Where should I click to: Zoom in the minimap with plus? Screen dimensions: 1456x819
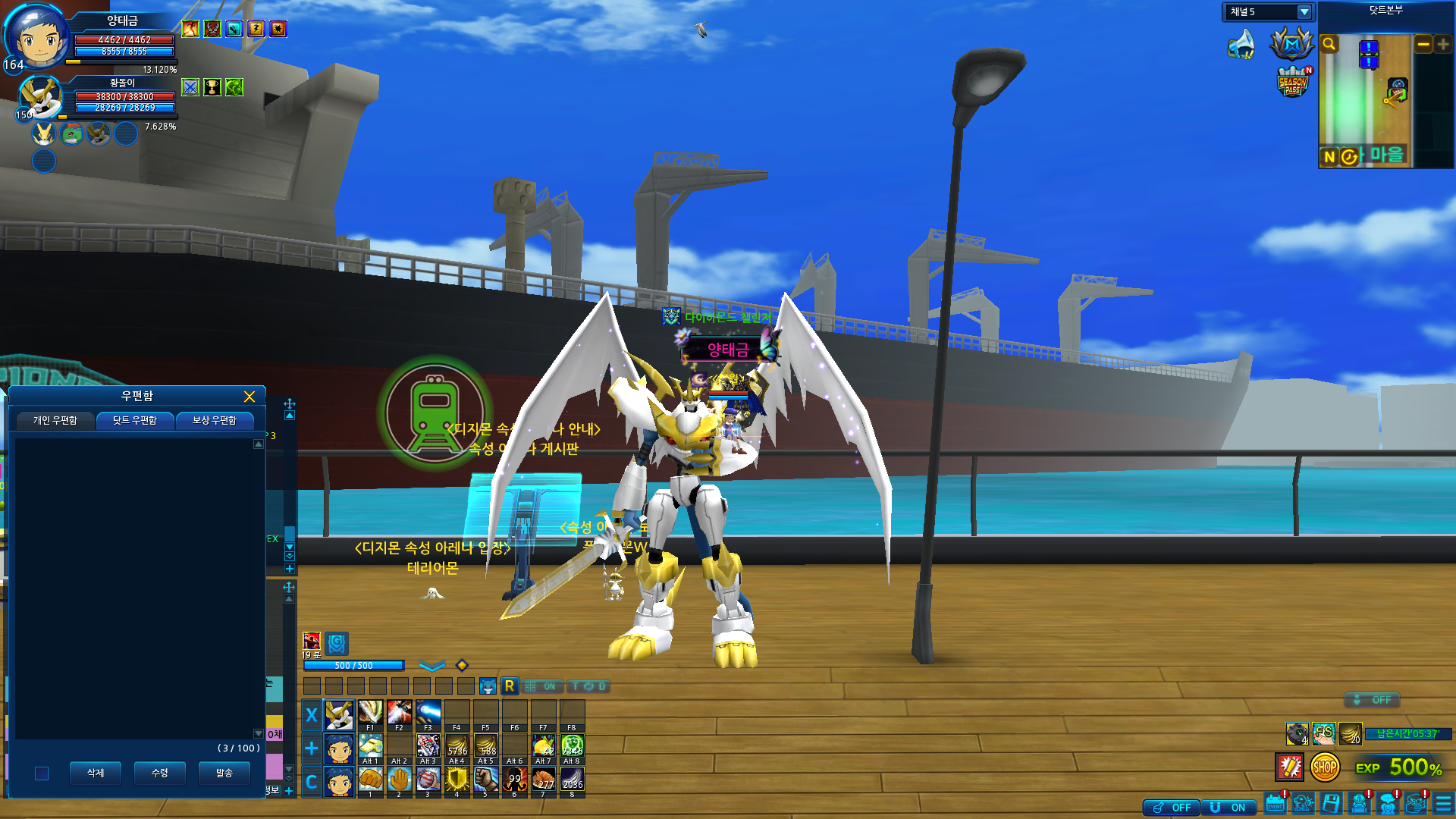(1443, 45)
